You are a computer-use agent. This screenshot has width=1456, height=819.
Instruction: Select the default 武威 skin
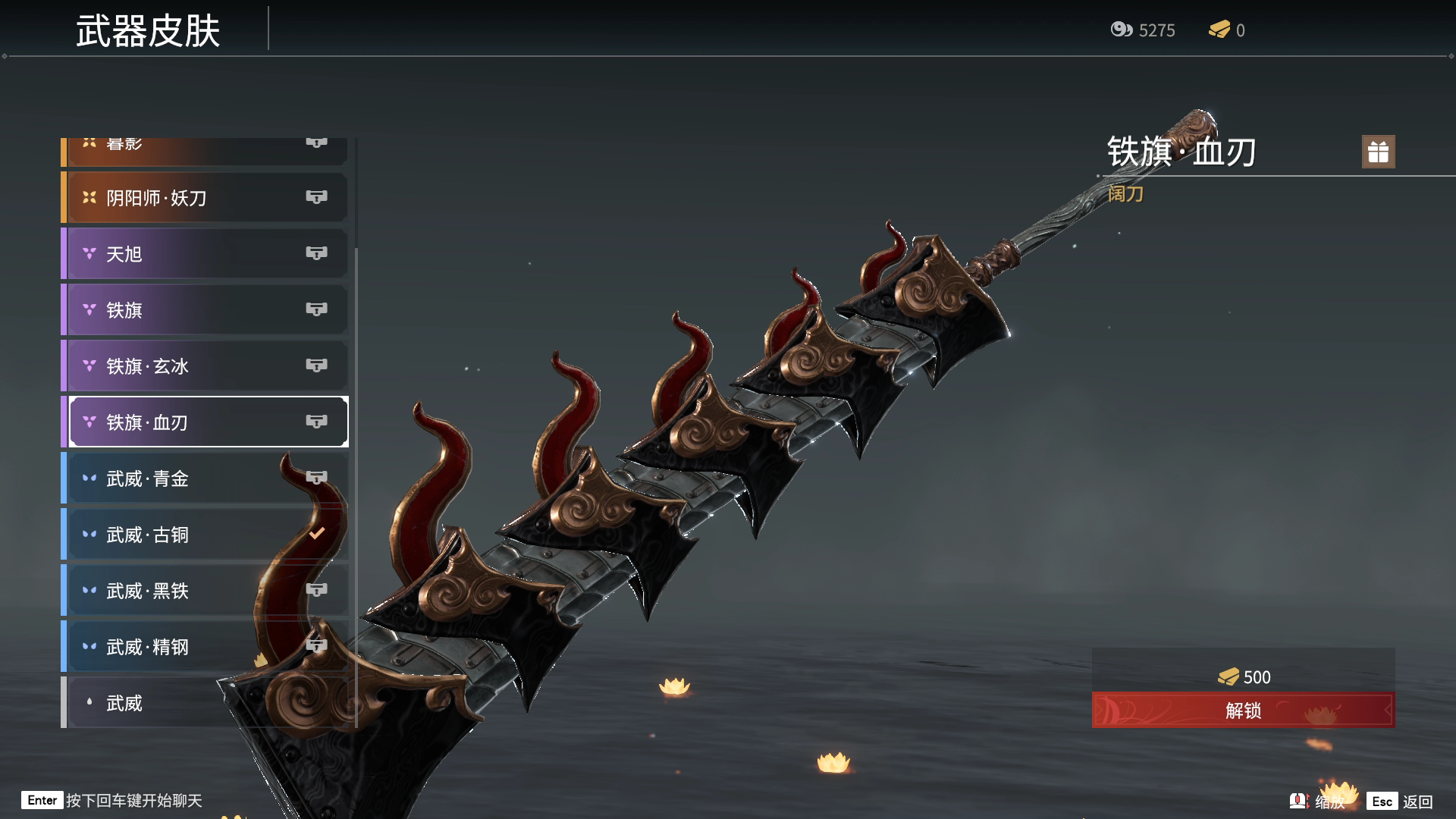click(x=205, y=703)
